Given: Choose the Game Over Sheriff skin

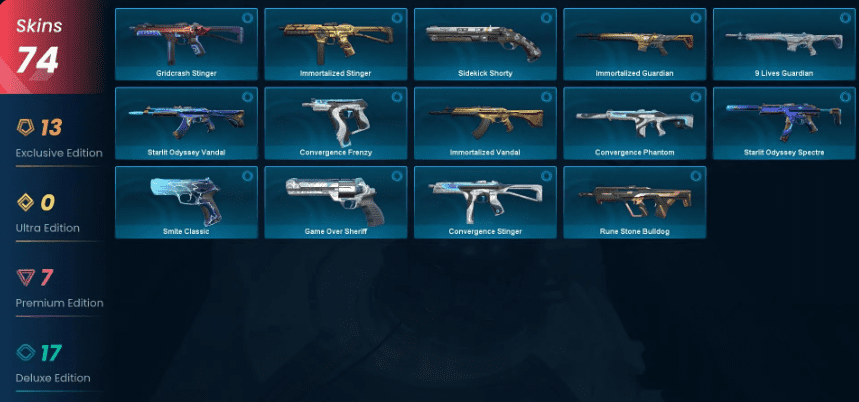Looking at the screenshot, I should click(335, 202).
